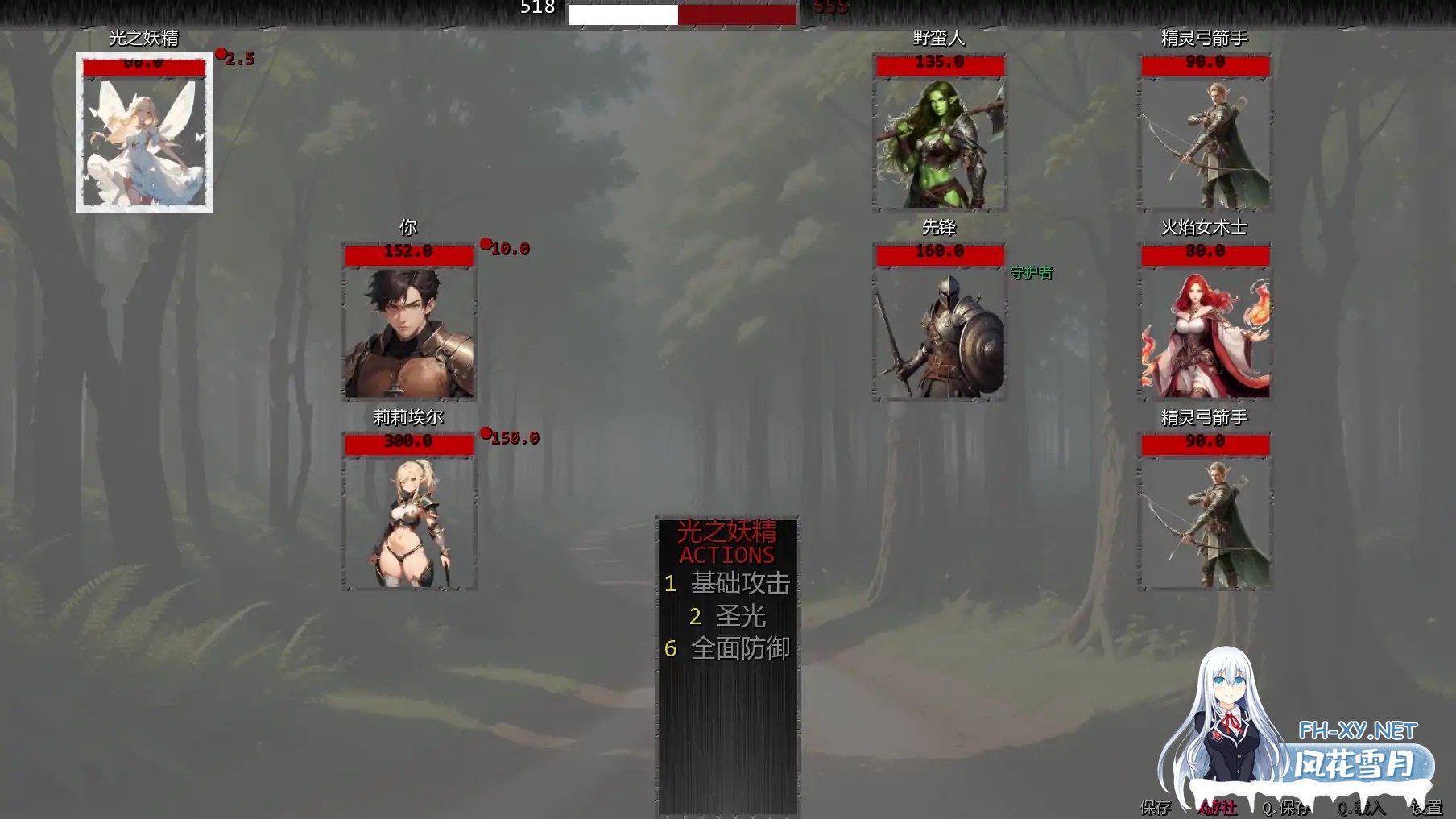Open the 设置 settings menu

pyautogui.click(x=1426, y=807)
